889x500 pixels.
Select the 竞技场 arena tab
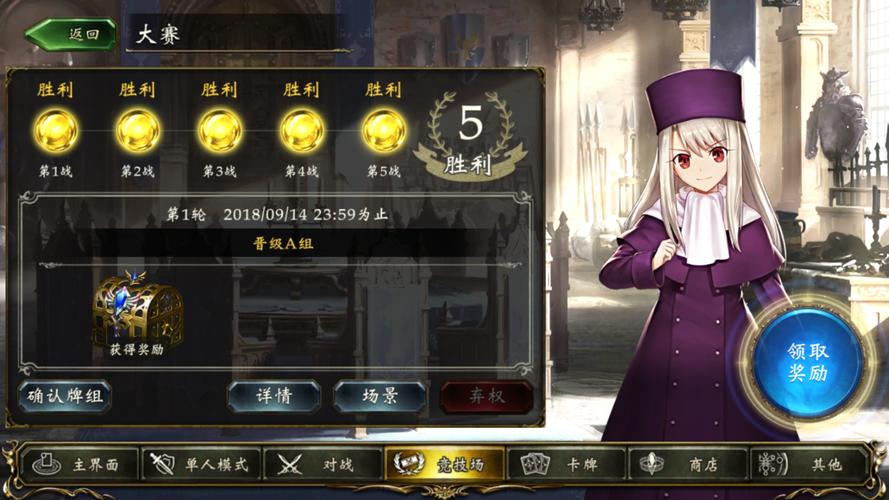pos(445,464)
